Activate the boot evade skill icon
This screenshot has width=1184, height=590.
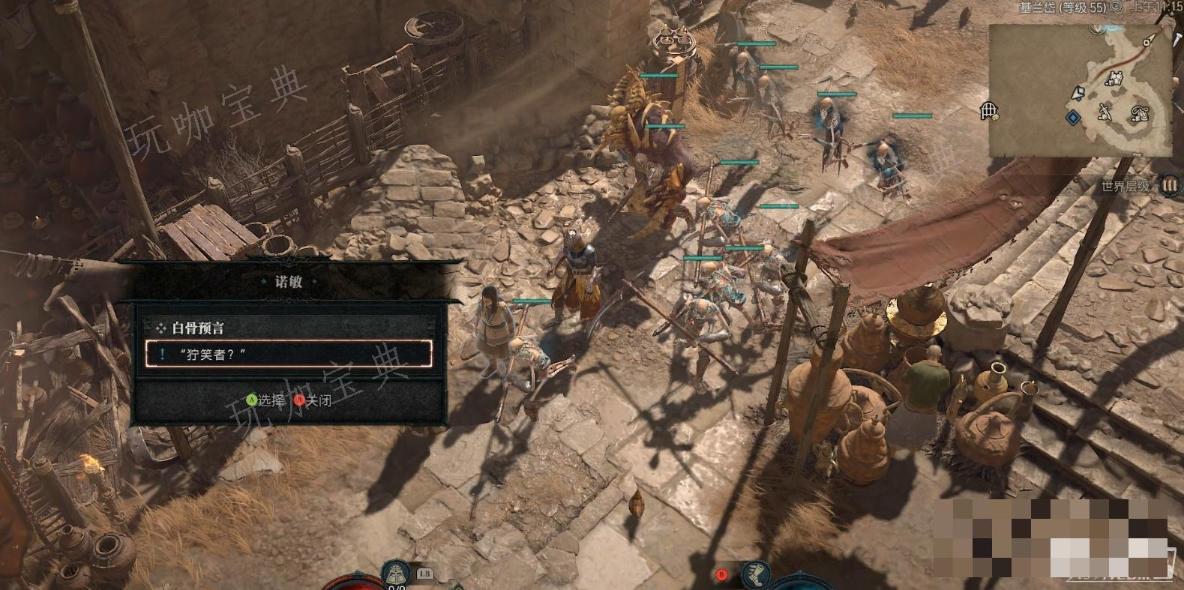[x=757, y=574]
